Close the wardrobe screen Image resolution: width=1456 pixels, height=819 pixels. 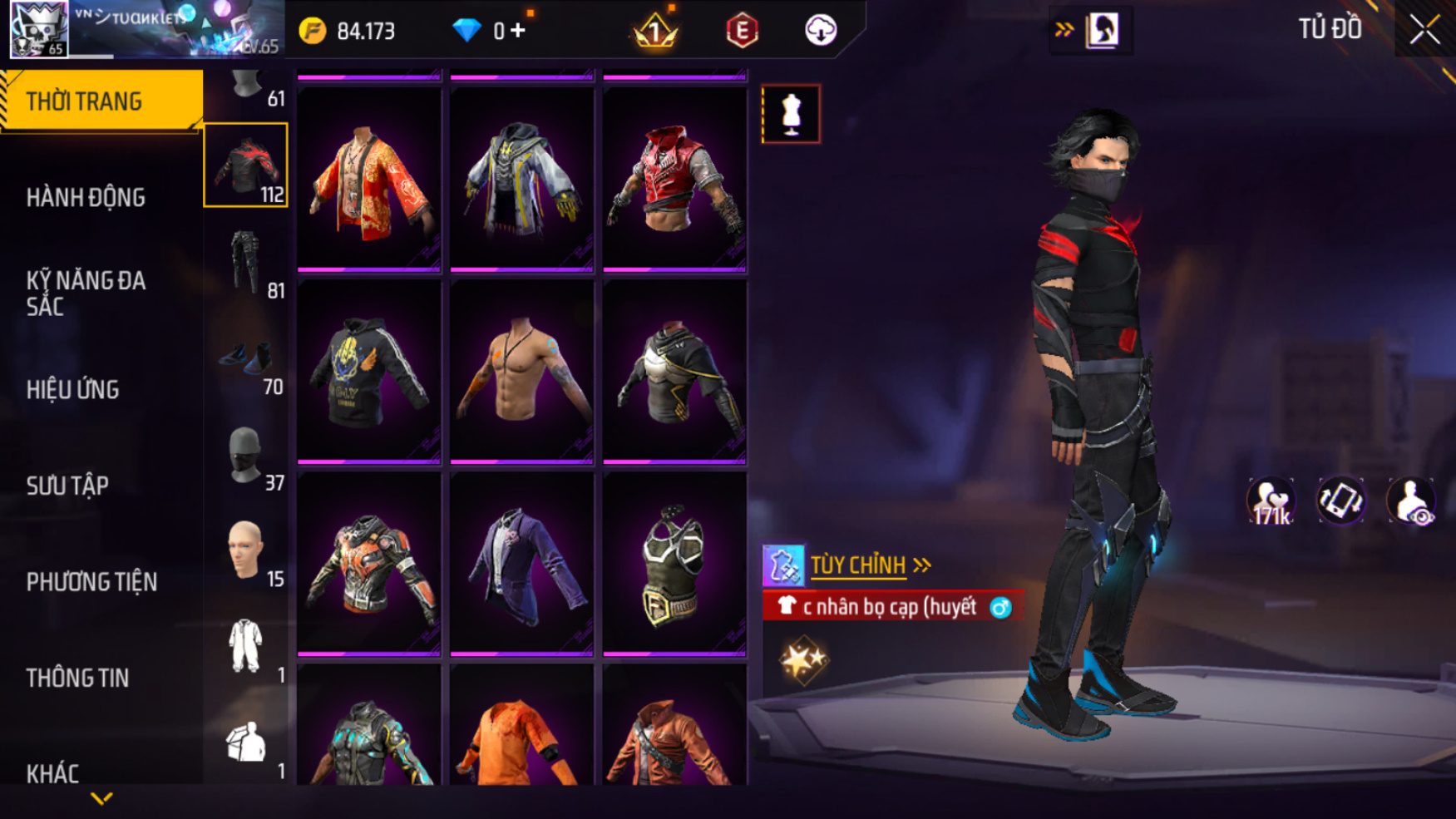(x=1424, y=30)
